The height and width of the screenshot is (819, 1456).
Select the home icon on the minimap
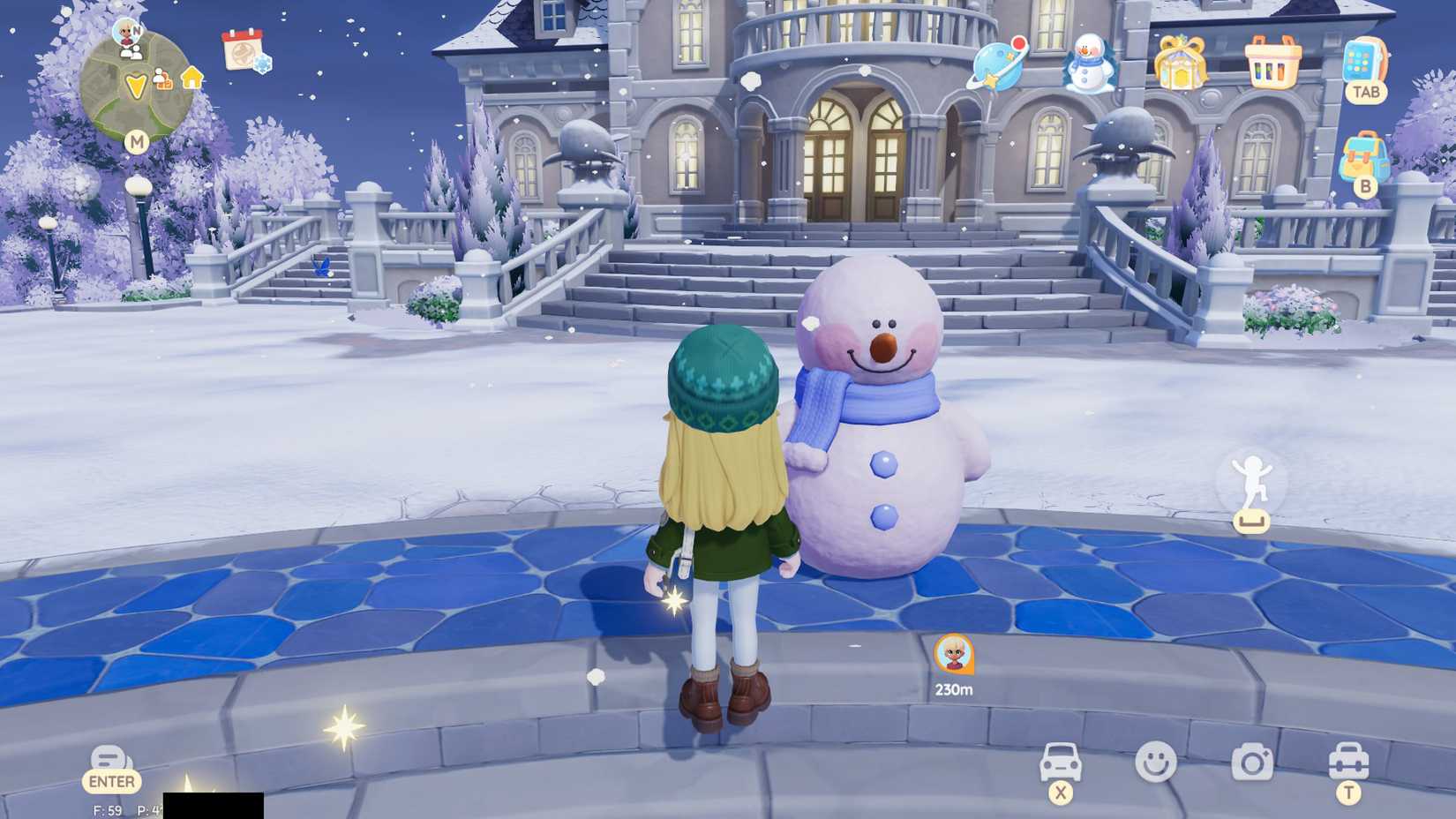click(192, 80)
